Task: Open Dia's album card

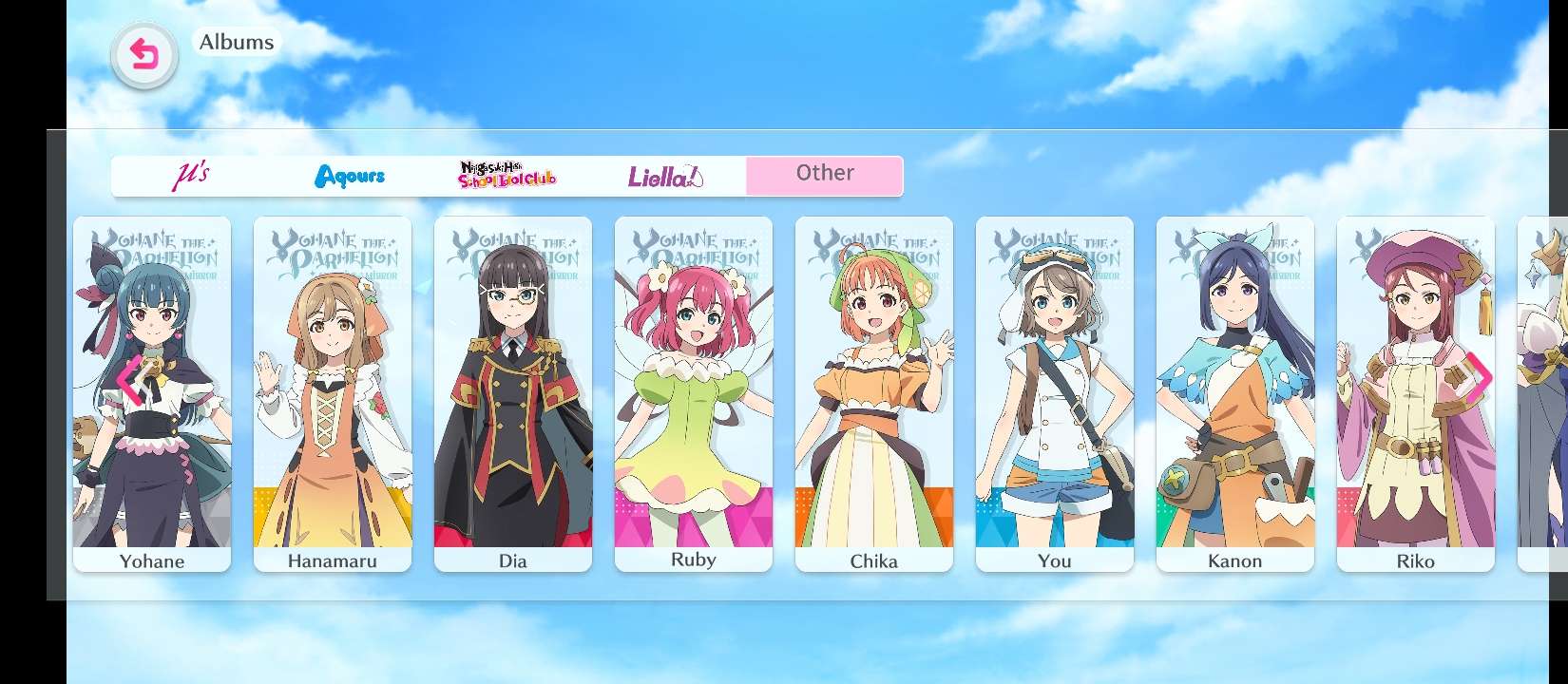Action: 513,394
